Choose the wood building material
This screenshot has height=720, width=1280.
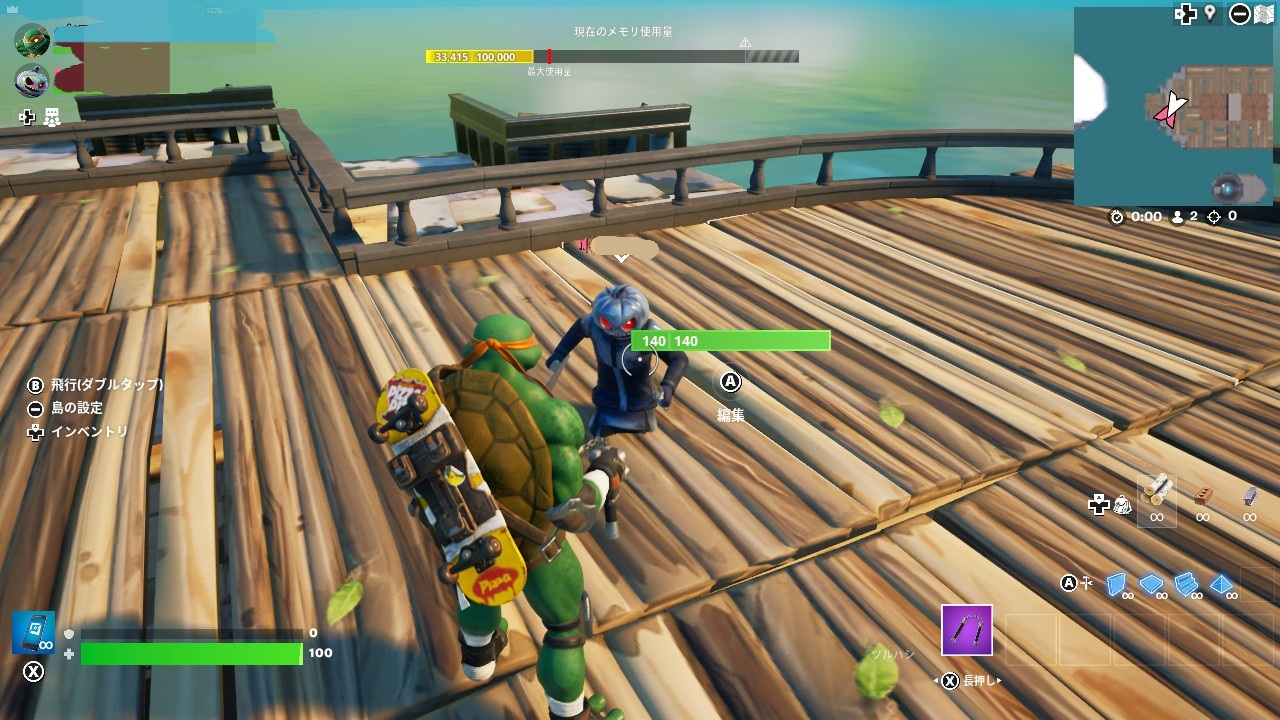1157,491
